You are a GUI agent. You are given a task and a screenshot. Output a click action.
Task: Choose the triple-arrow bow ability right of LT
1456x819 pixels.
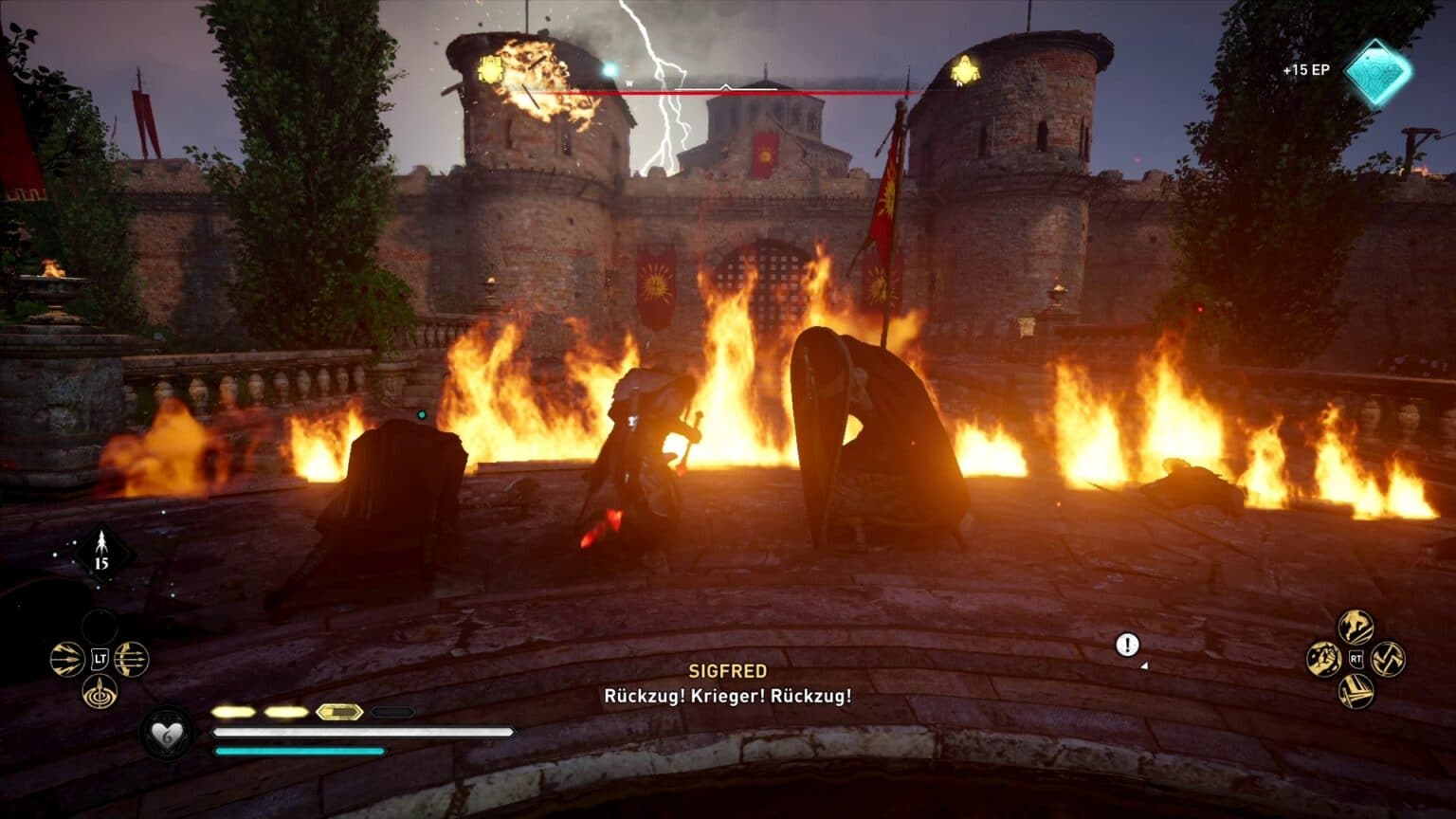(x=132, y=659)
